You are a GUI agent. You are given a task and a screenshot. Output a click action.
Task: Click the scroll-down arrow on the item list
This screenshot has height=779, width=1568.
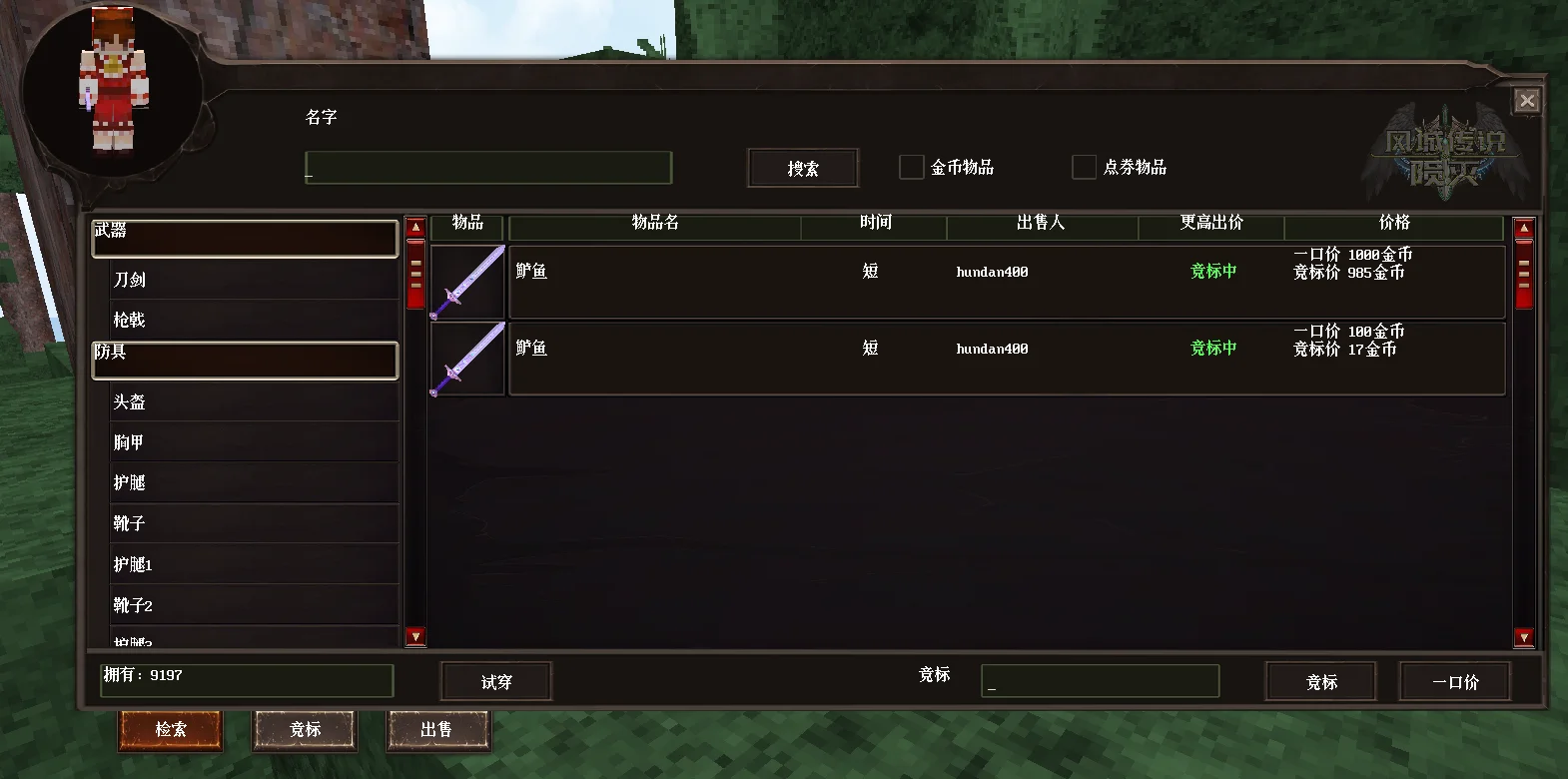(1523, 635)
